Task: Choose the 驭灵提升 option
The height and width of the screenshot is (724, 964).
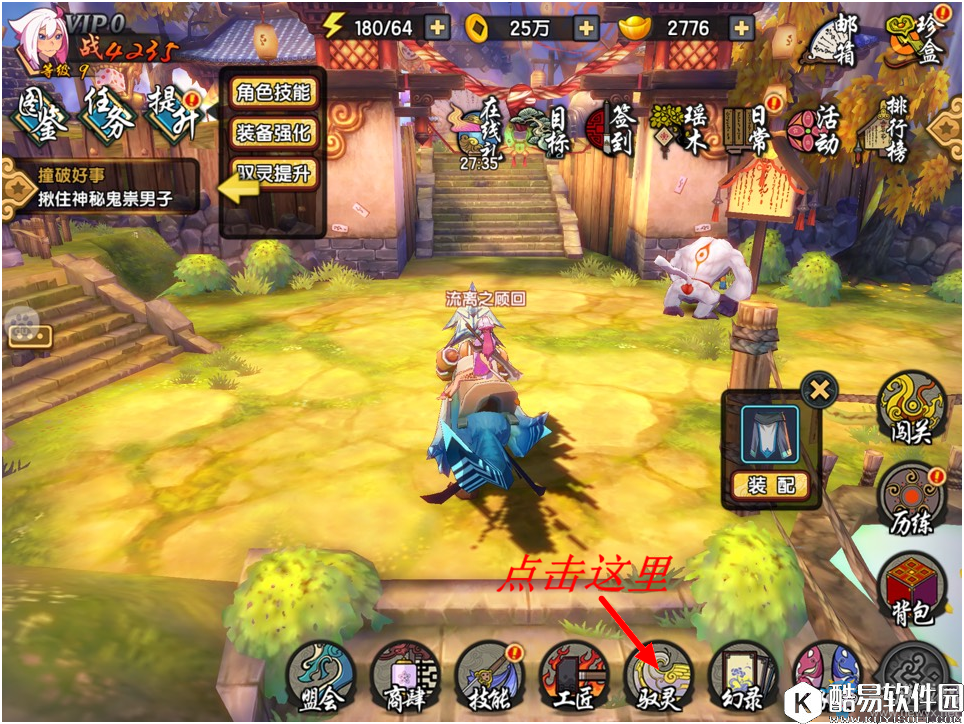Action: [273, 173]
